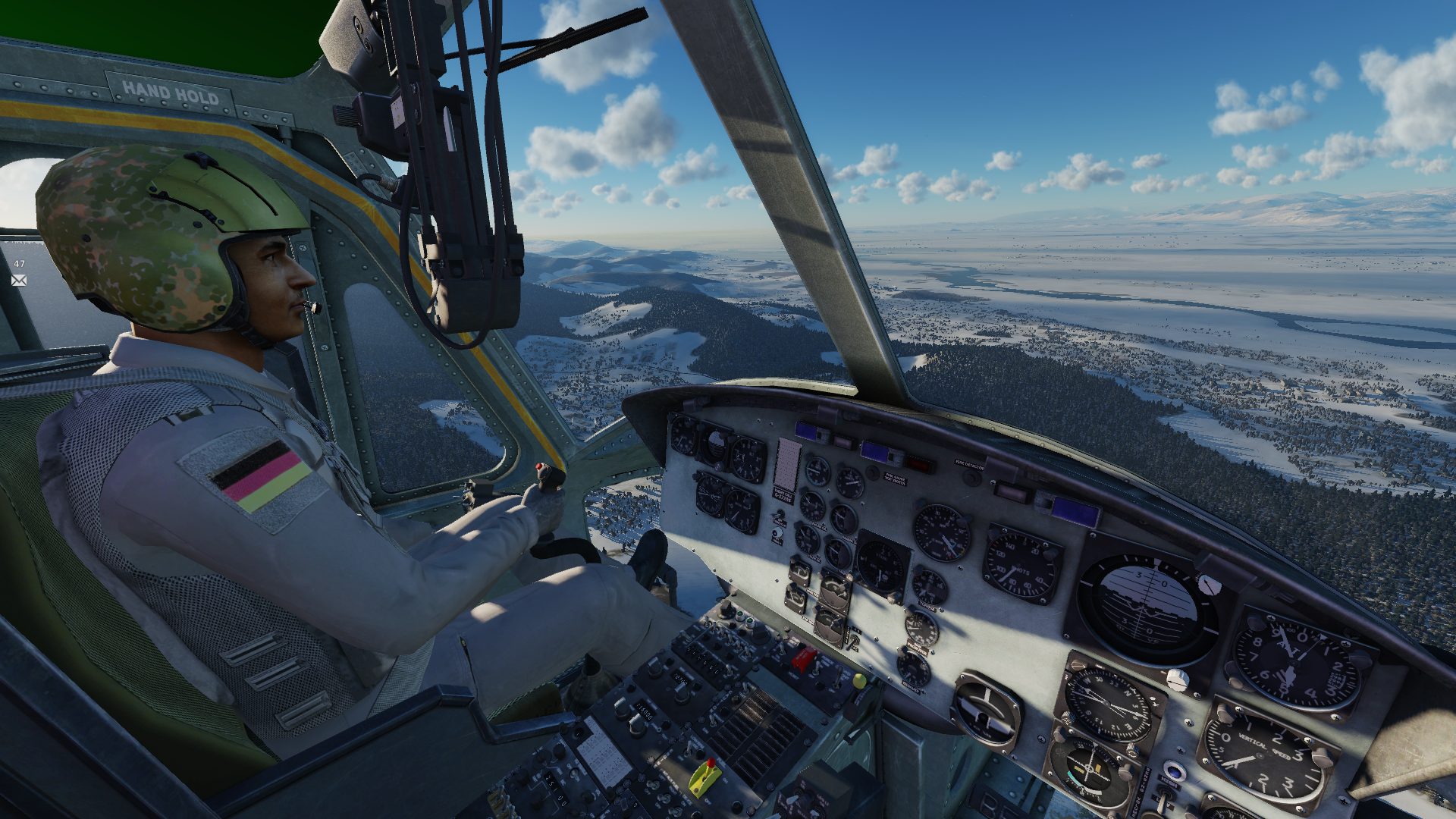
Task: Open the envelope message icon
Action: [19, 281]
